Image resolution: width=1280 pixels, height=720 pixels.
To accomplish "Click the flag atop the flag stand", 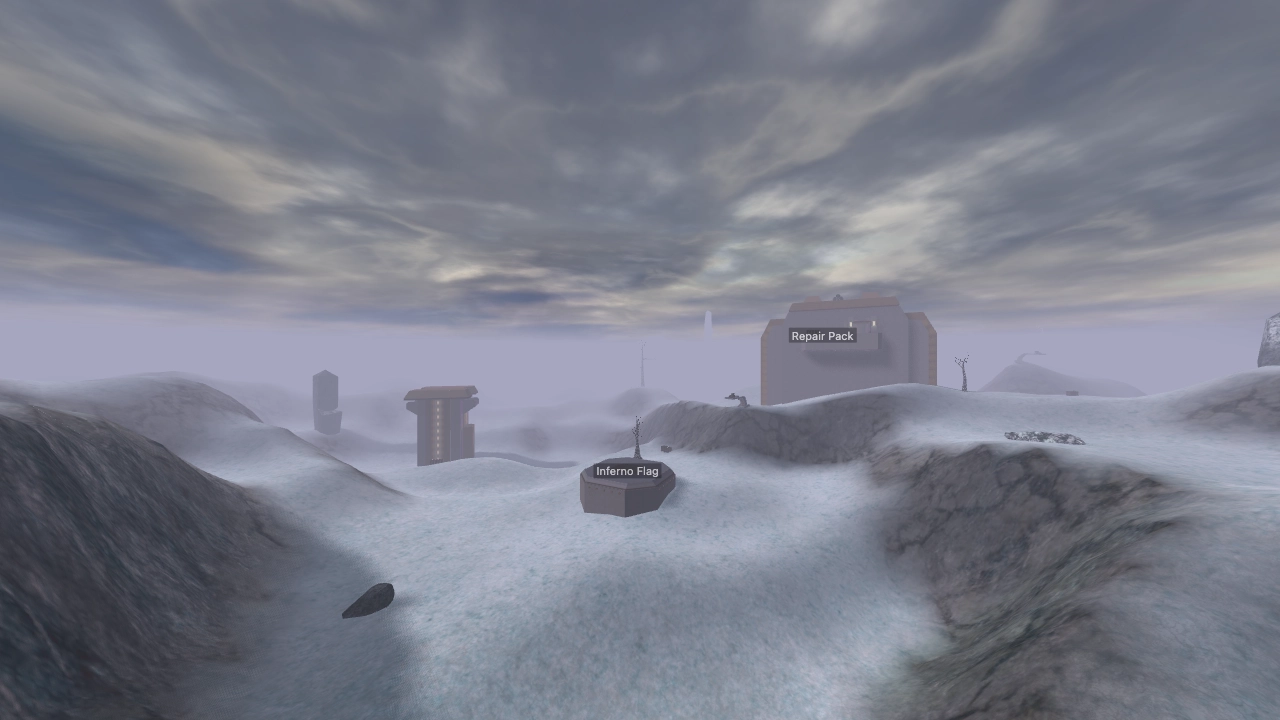I will [x=638, y=435].
